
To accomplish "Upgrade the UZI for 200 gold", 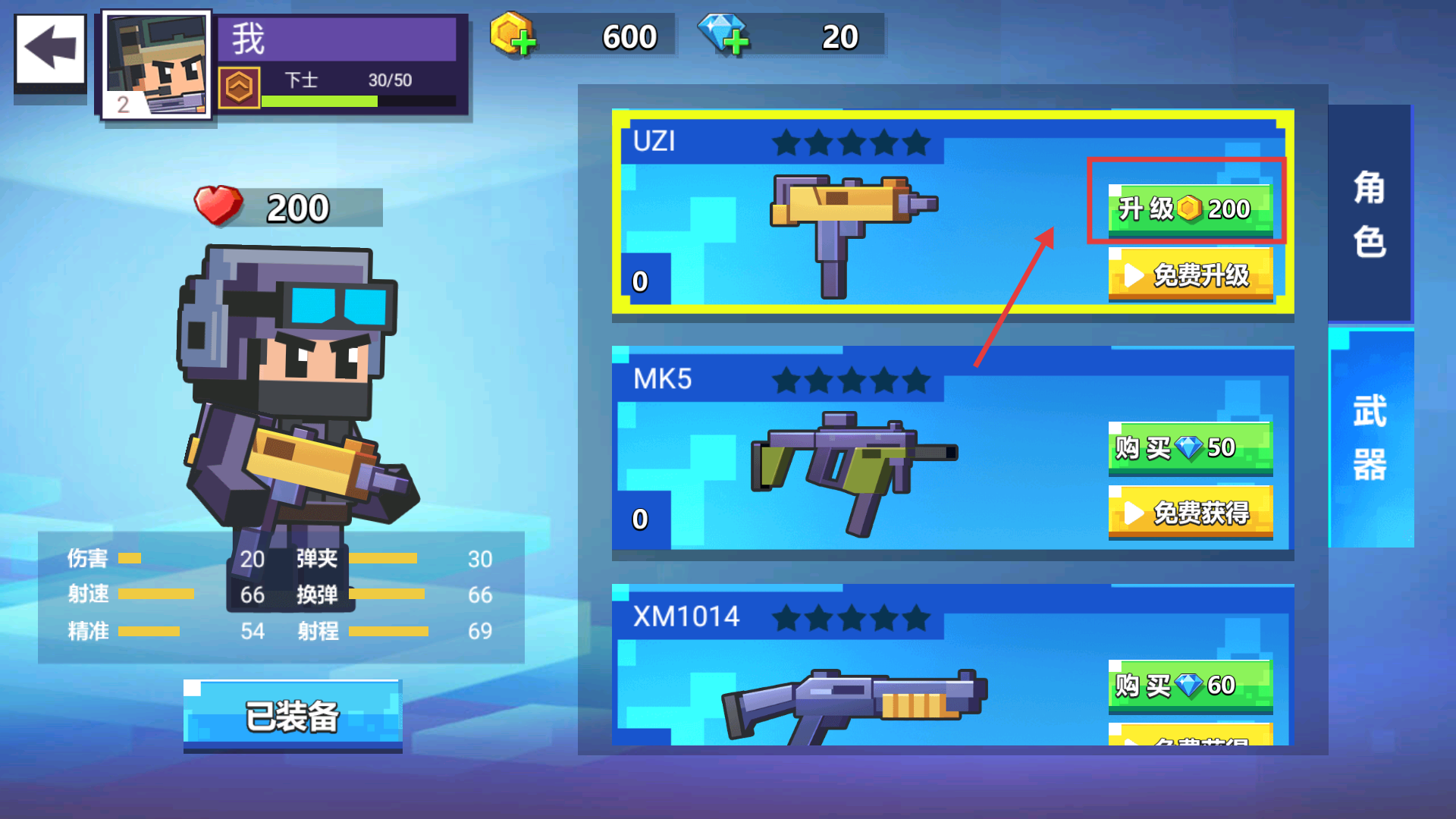I will click(x=1189, y=209).
